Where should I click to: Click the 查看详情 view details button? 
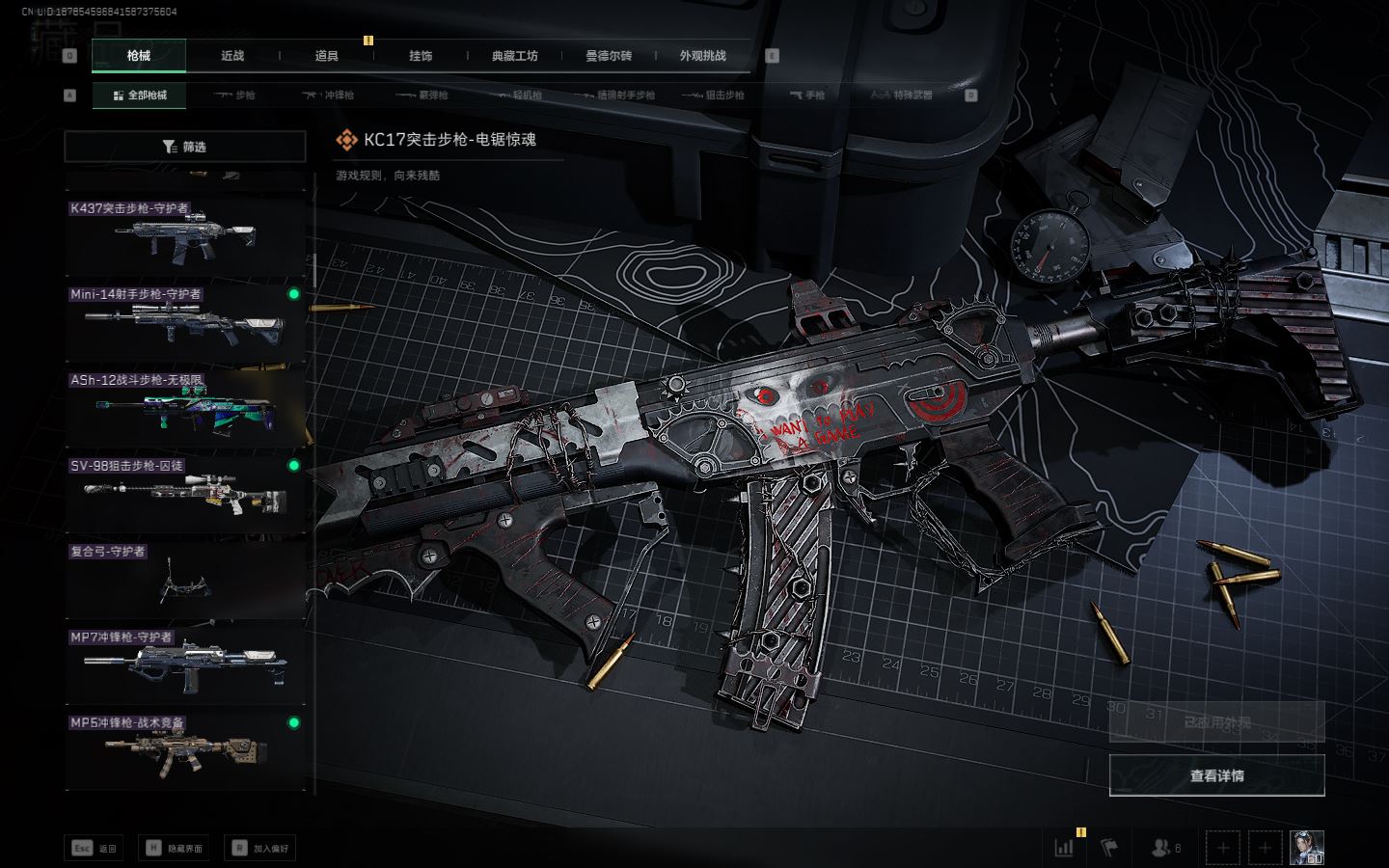[x=1216, y=775]
